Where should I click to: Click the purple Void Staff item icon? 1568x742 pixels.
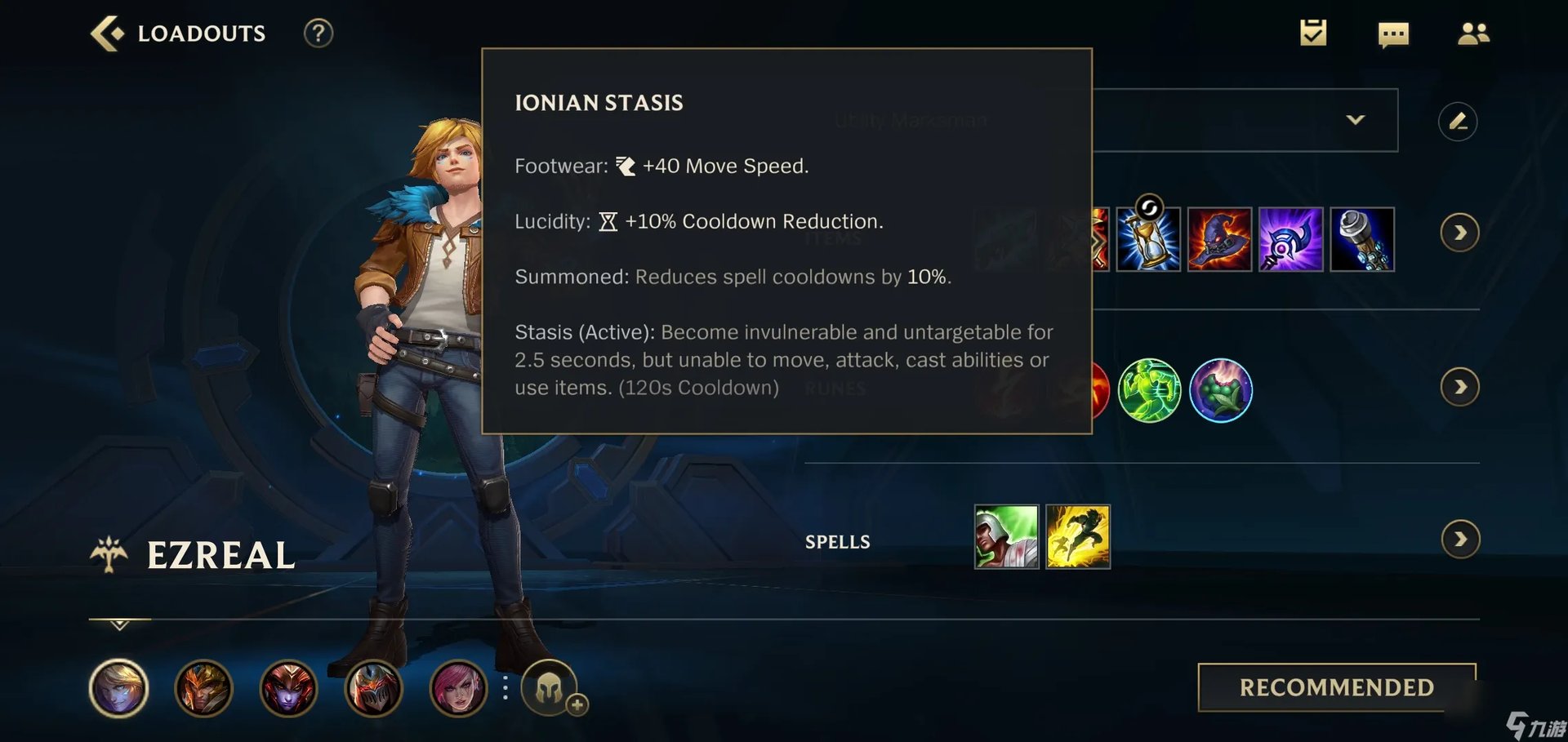[1290, 239]
